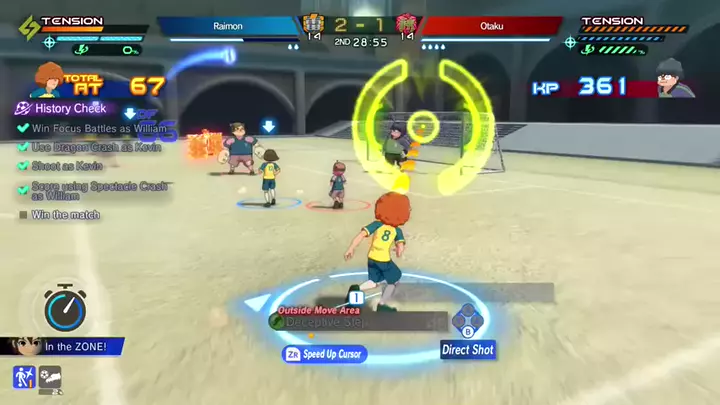Choose the Direct Shot option
720x405 pixels.
(x=468, y=350)
